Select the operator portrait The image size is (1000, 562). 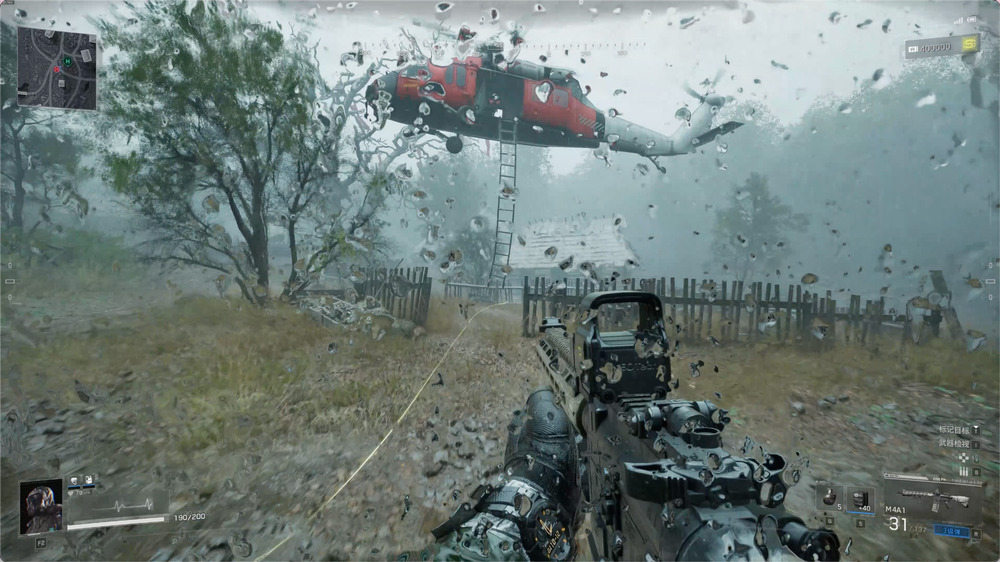click(41, 507)
